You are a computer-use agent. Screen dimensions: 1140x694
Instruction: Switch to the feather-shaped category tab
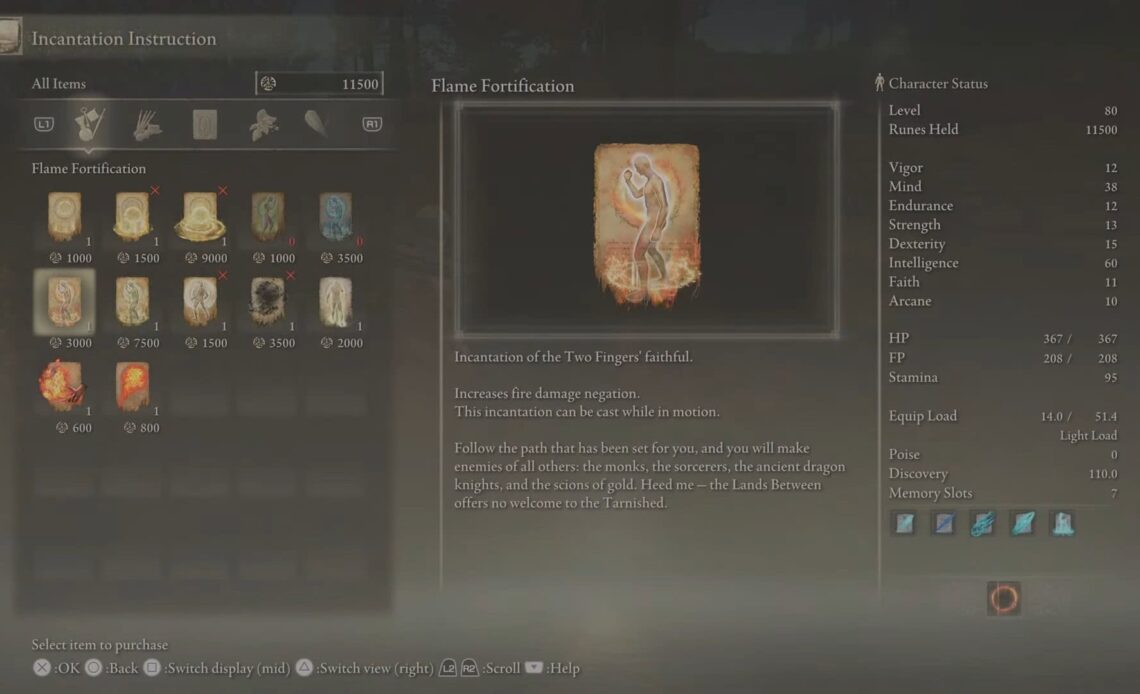[316, 124]
